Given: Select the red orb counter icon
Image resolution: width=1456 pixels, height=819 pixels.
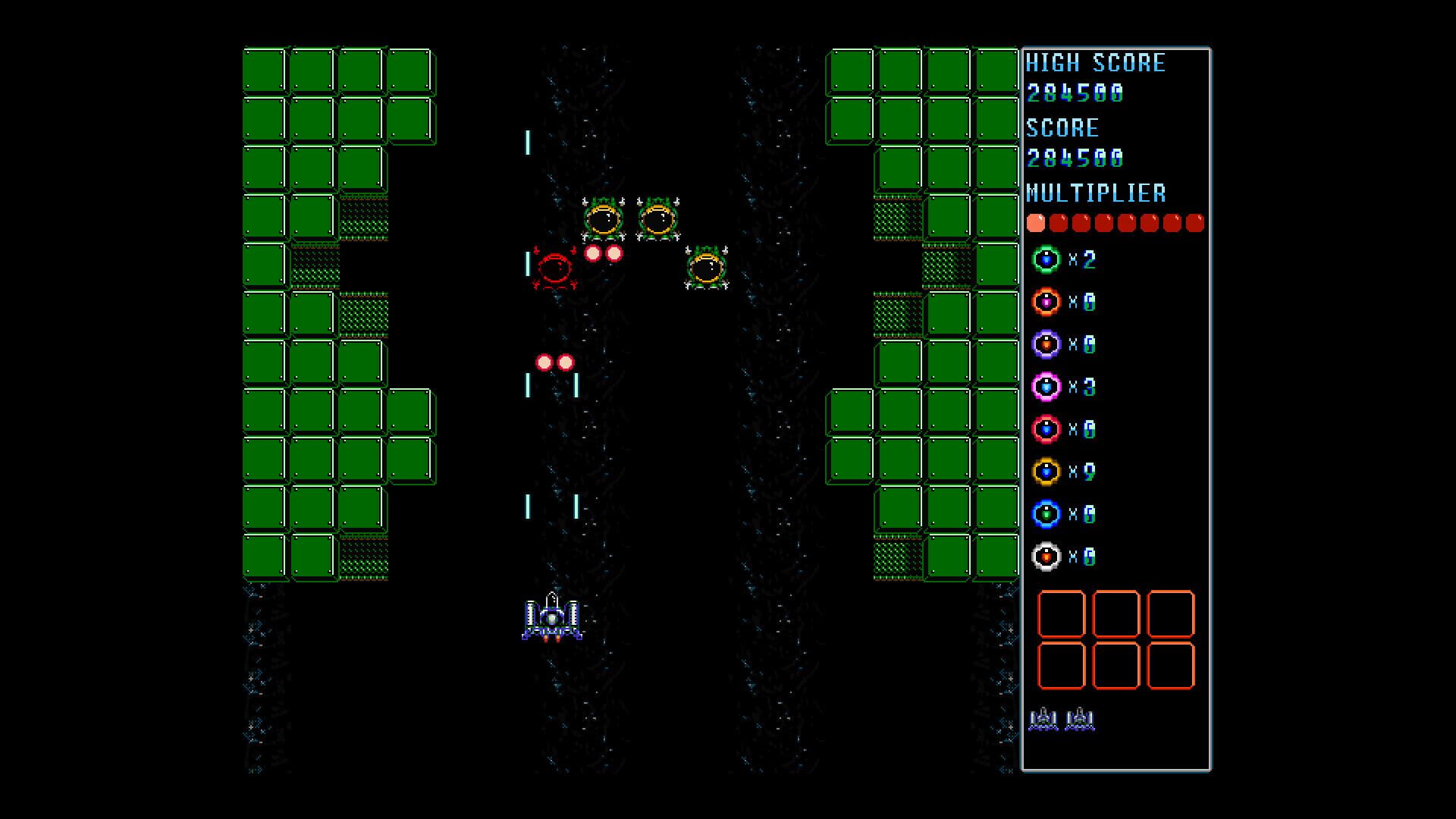Looking at the screenshot, I should [x=1046, y=428].
